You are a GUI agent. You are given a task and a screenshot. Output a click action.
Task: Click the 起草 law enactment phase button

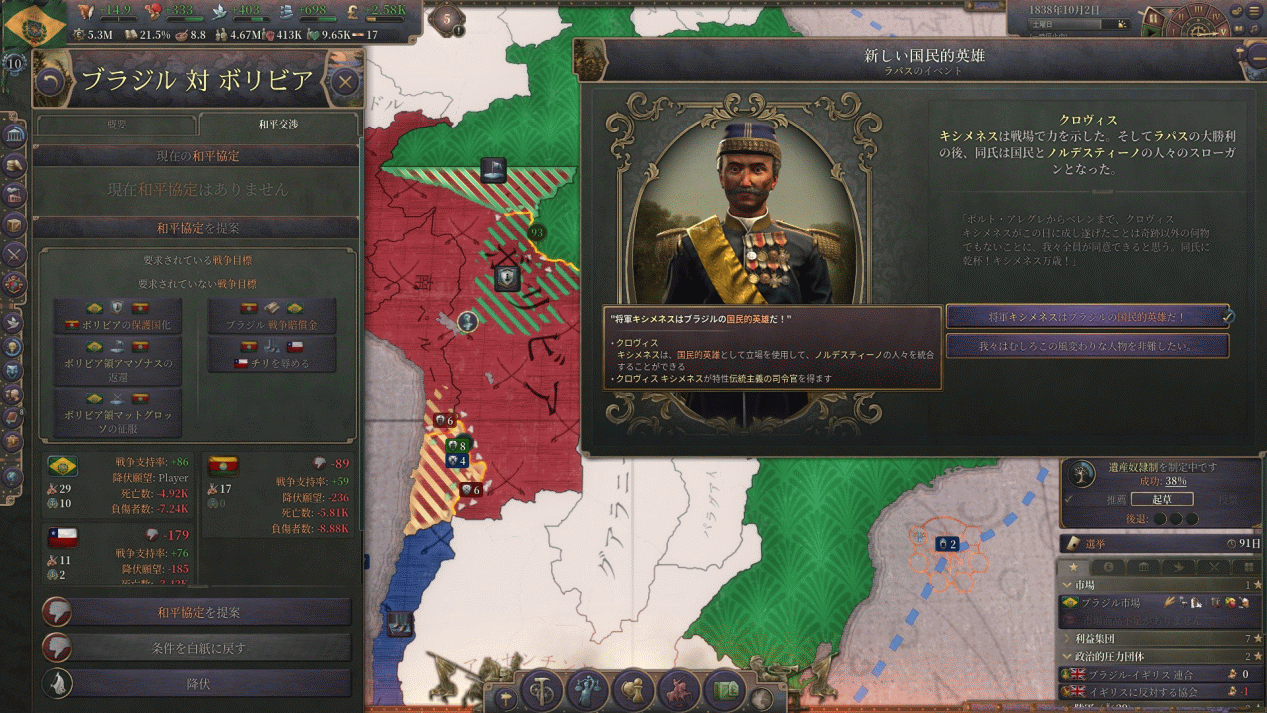(x=1160, y=499)
